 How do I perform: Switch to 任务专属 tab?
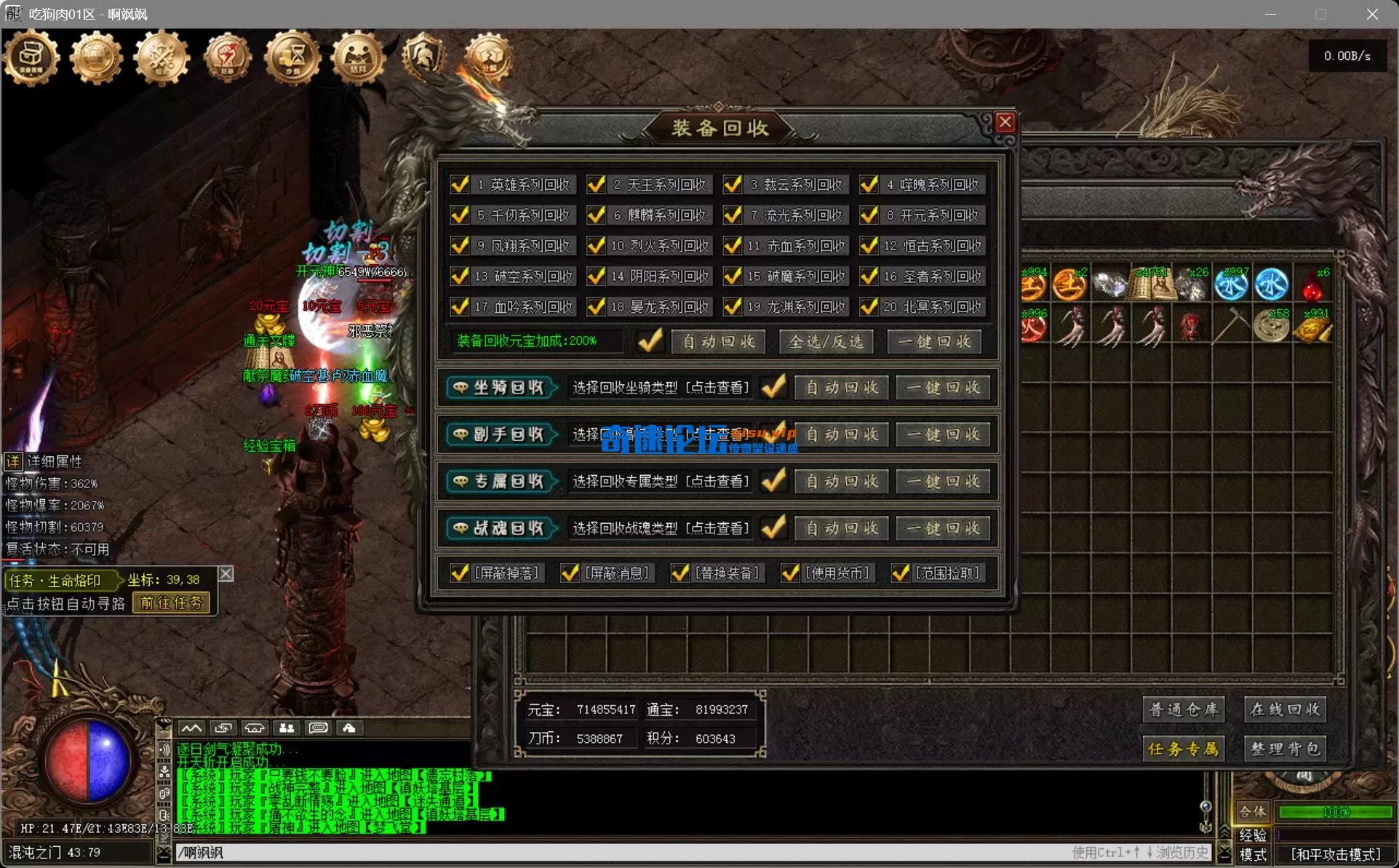pyautogui.click(x=1184, y=748)
